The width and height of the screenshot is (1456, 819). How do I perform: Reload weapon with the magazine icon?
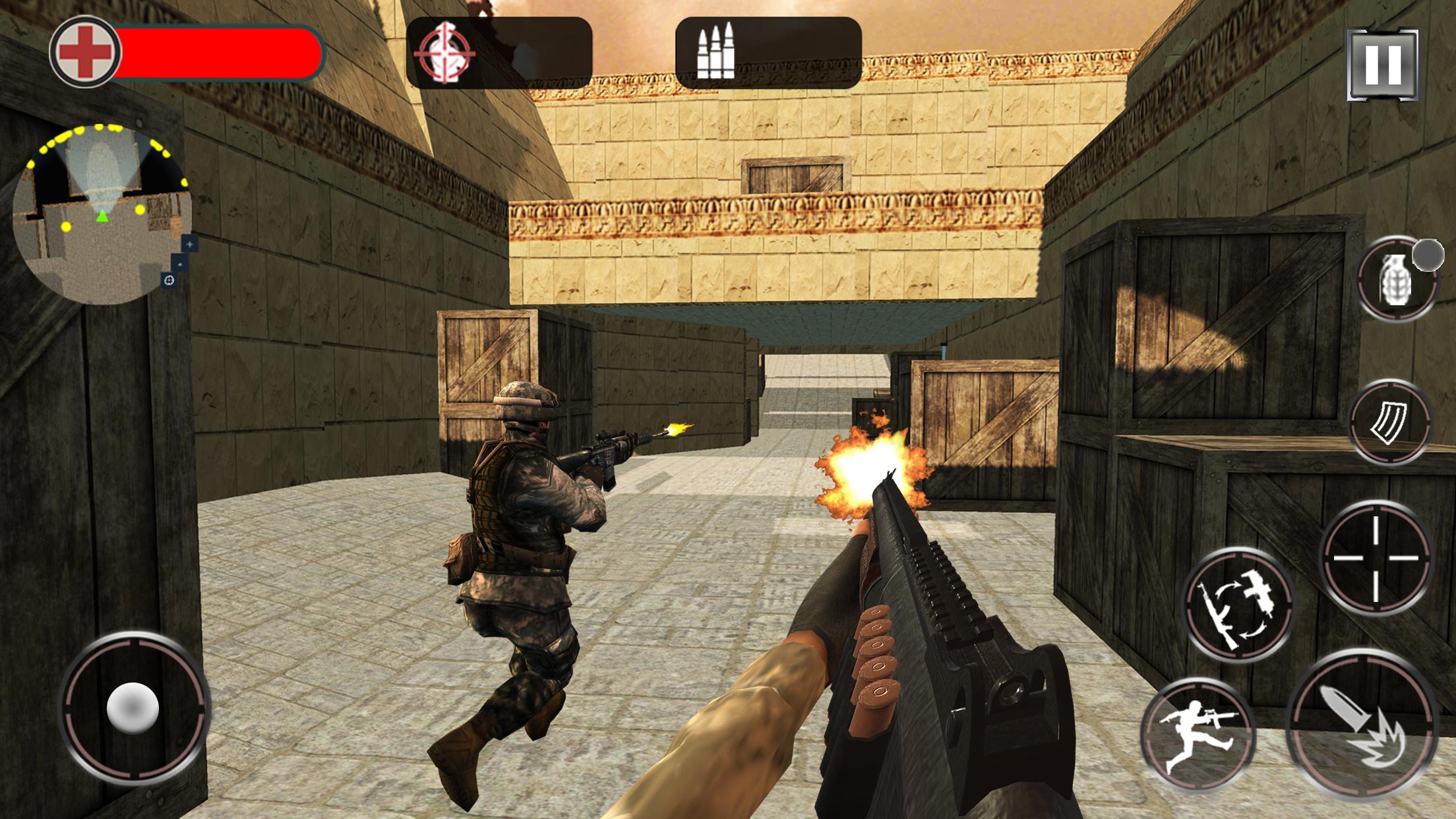click(1389, 422)
